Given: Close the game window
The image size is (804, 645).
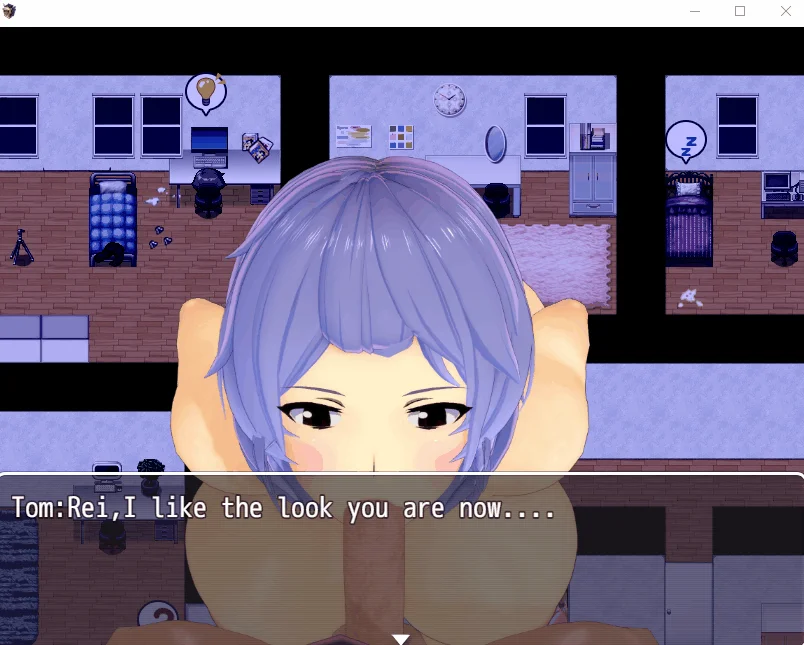Looking at the screenshot, I should tap(786, 12).
